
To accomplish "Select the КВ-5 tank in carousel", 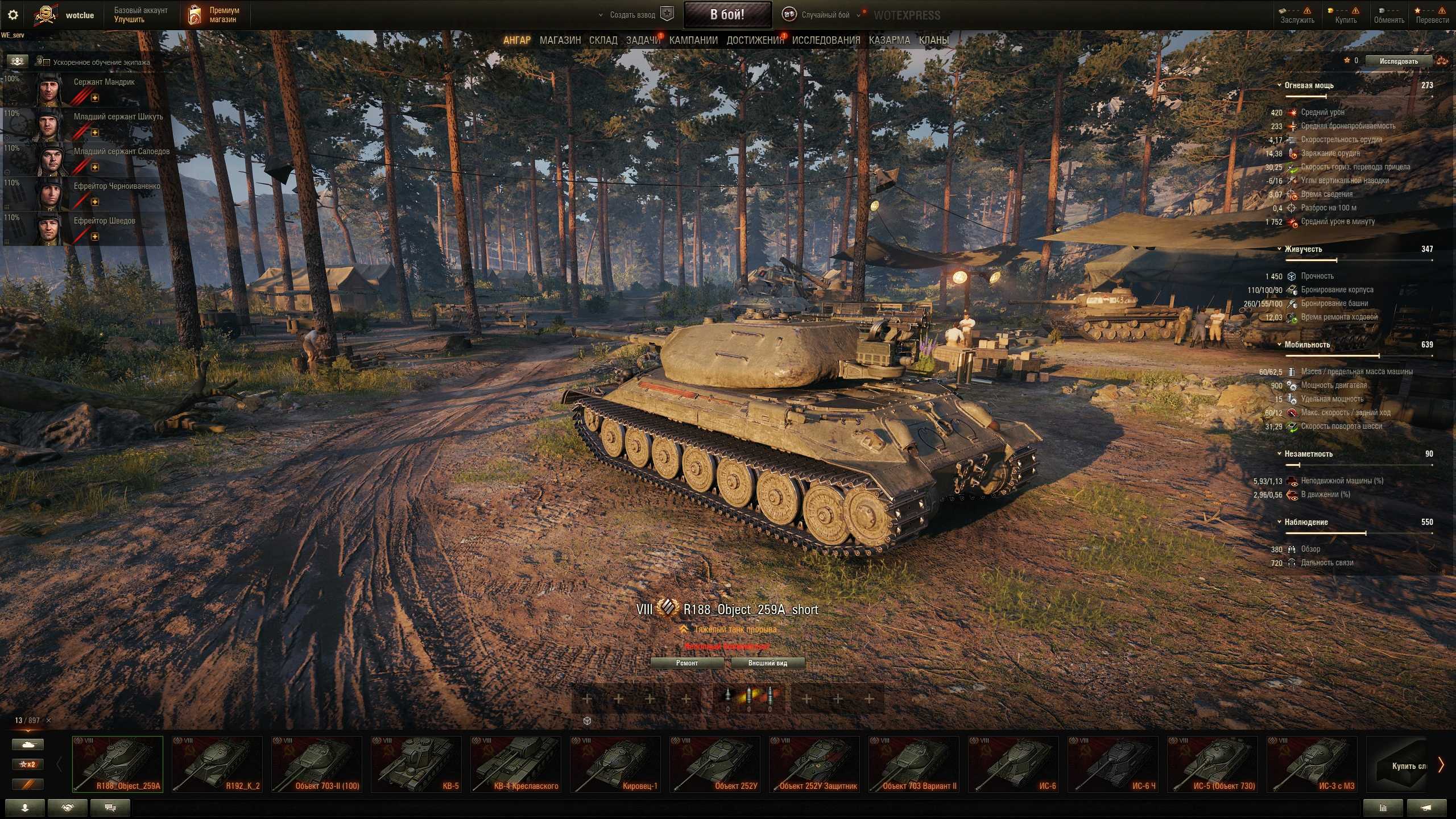I will [416, 764].
